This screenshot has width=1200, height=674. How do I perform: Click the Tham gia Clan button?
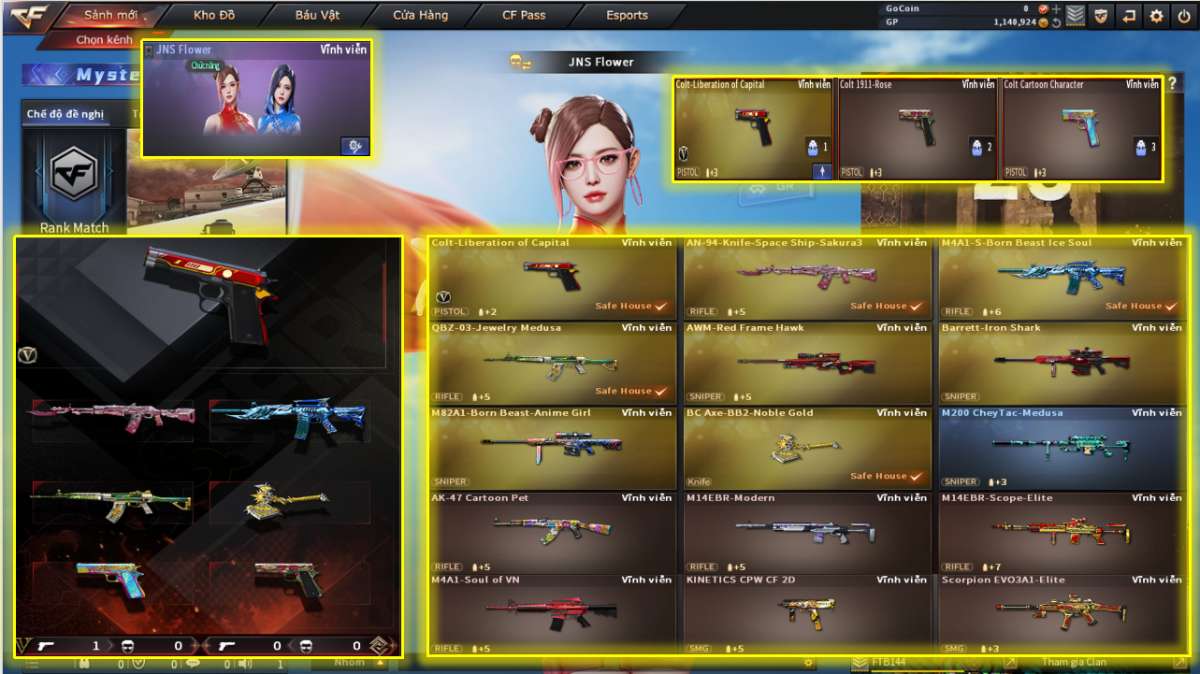(1075, 662)
